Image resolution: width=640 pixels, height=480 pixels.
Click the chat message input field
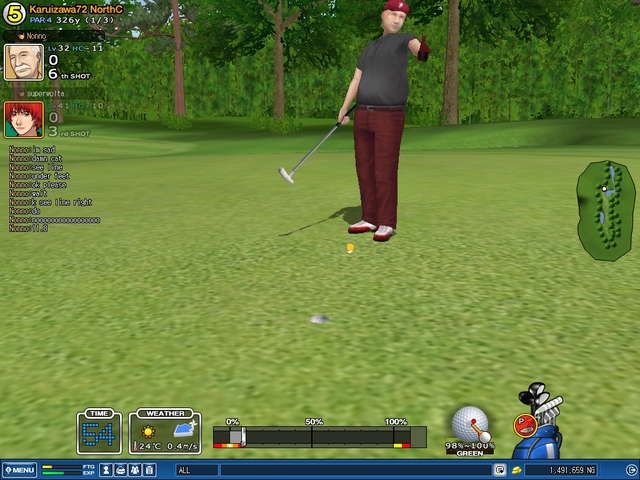pyautogui.click(x=350, y=470)
